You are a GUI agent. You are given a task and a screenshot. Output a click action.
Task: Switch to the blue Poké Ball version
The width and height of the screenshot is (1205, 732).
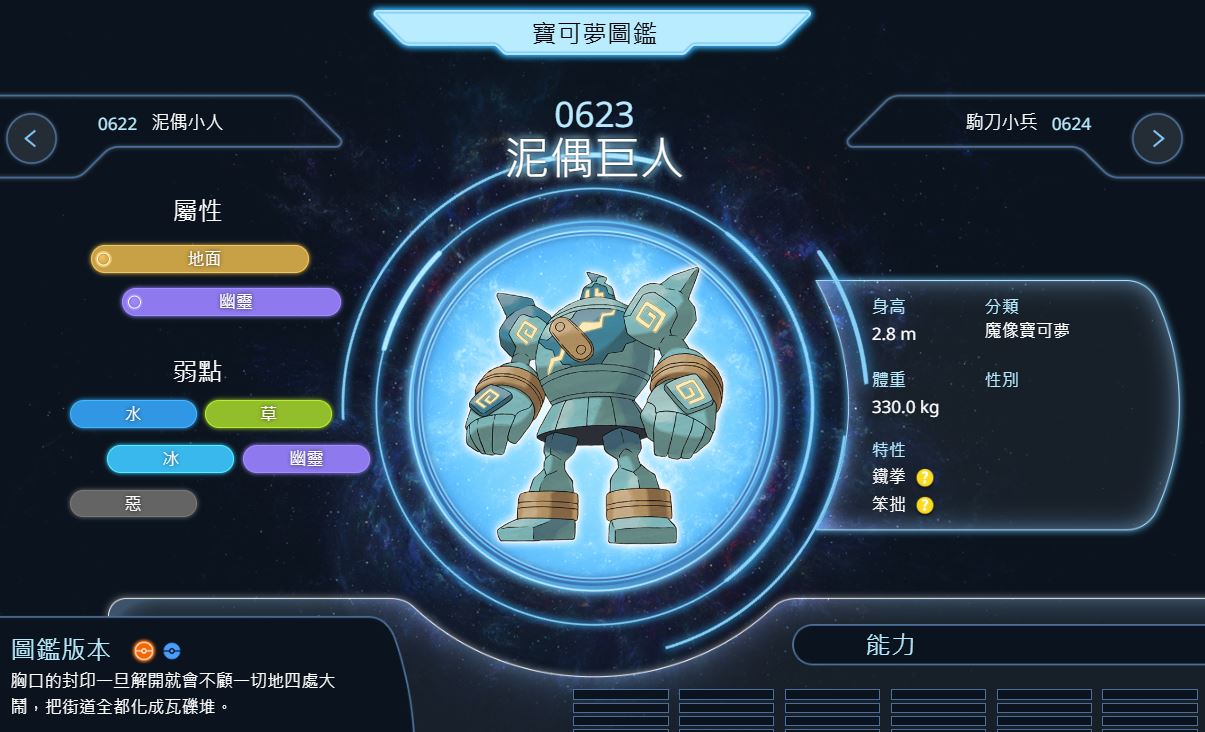click(172, 651)
